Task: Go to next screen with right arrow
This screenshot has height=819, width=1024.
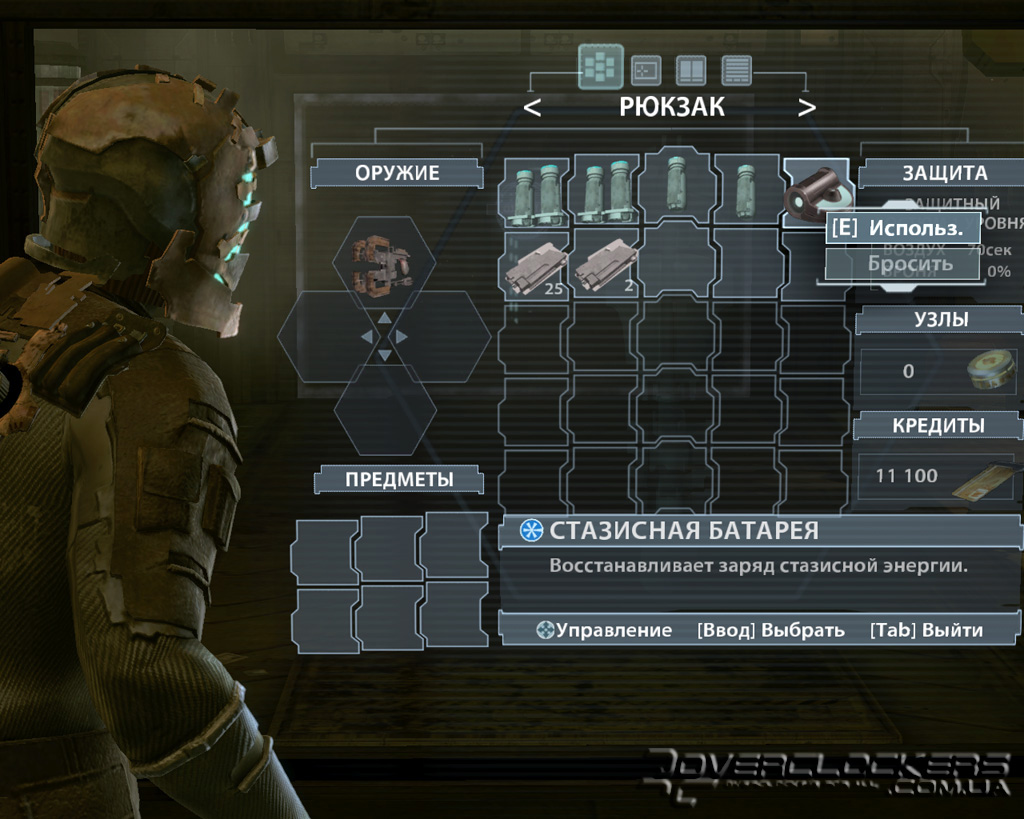Action: 806,108
